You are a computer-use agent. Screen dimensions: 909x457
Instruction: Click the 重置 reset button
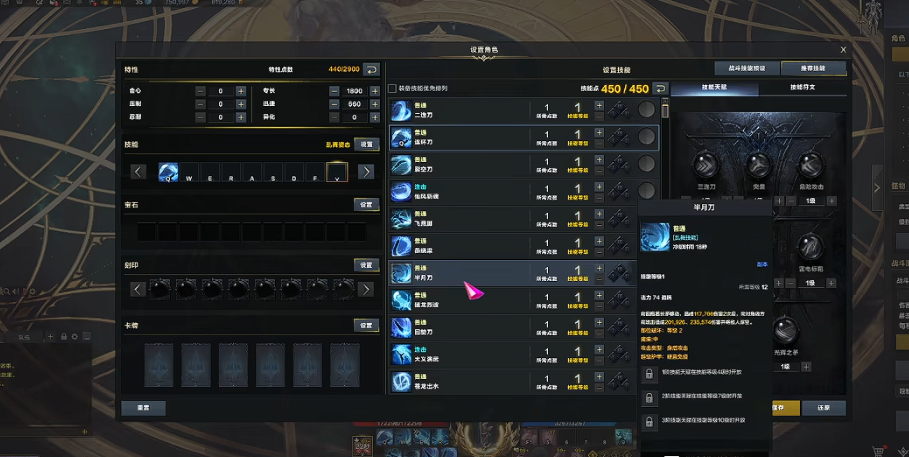pos(143,408)
